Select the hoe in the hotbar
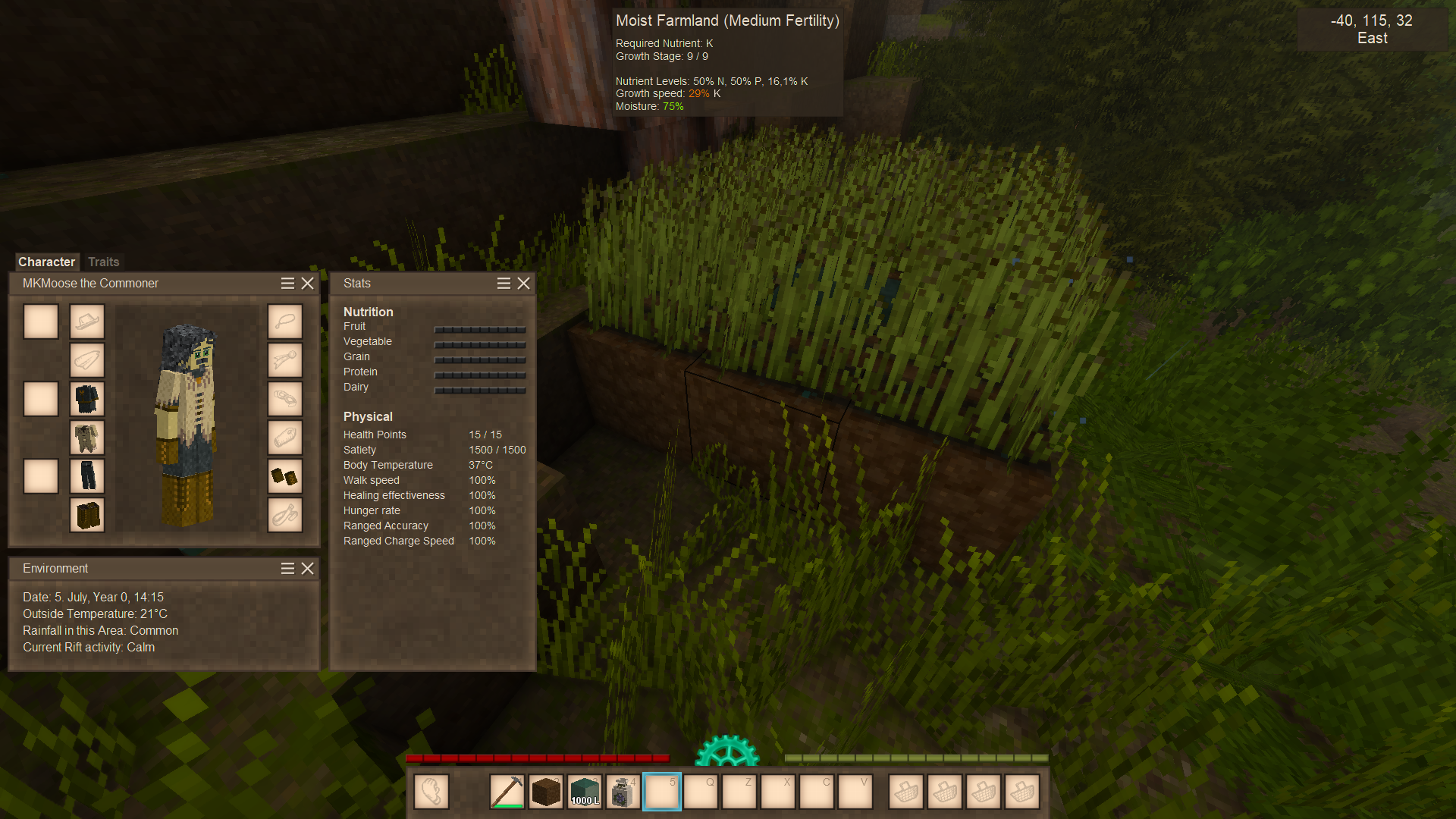This screenshot has height=819, width=1456. (x=507, y=792)
